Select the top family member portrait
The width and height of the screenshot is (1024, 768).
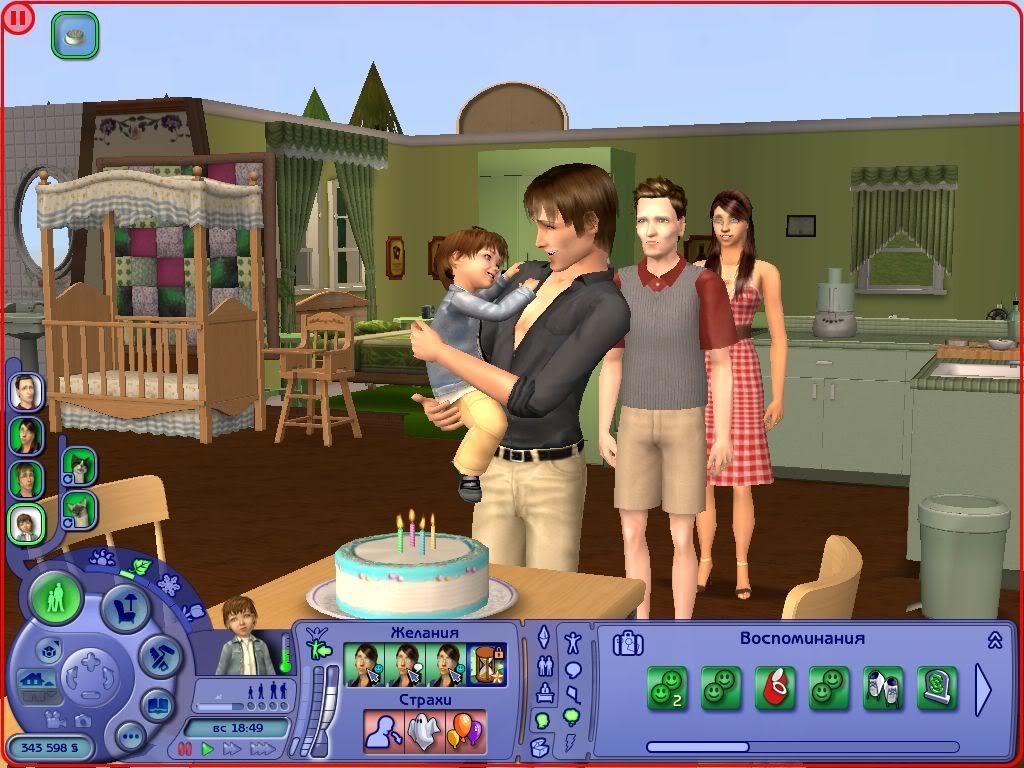[27, 390]
